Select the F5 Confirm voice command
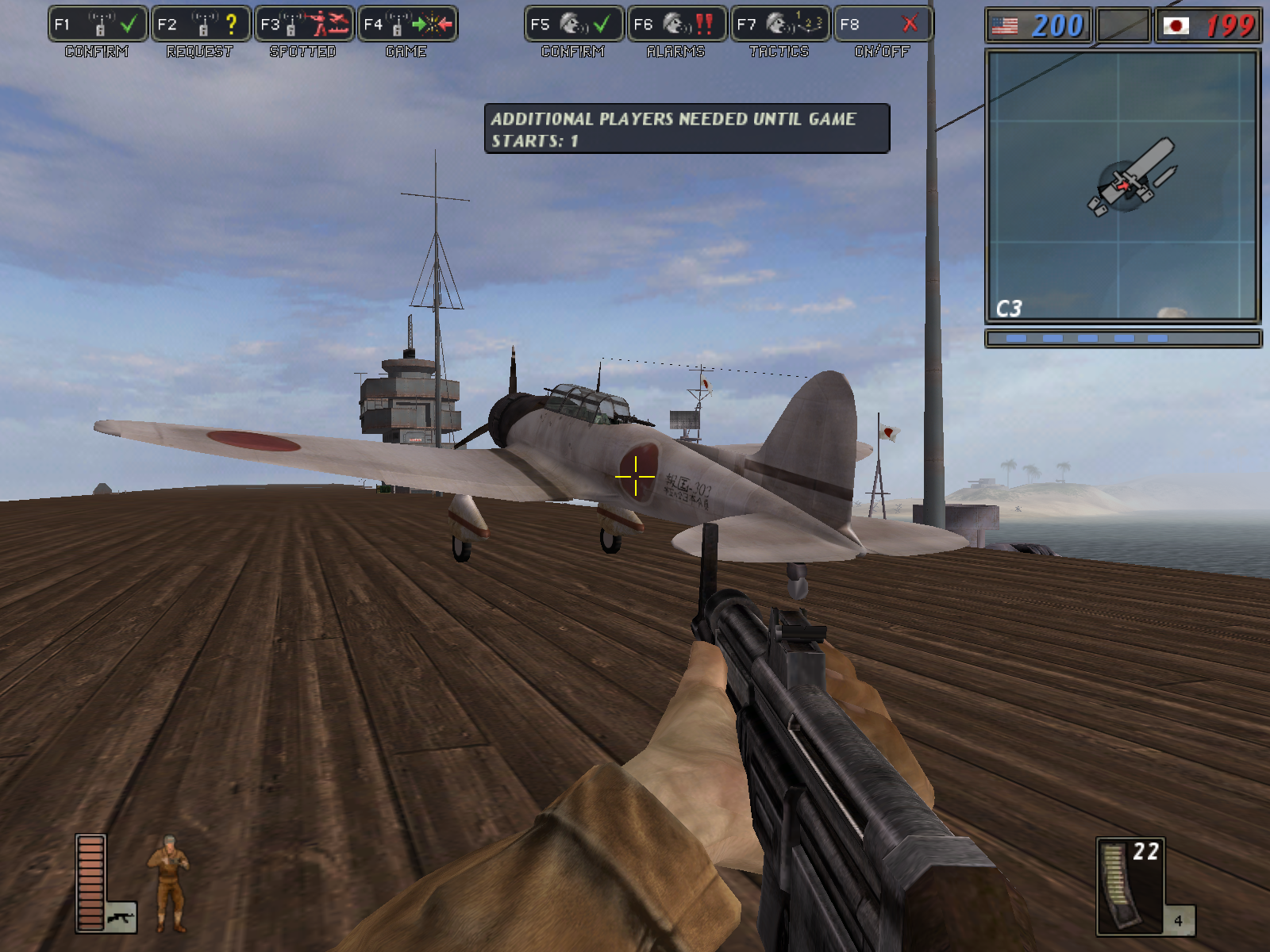 [574, 23]
